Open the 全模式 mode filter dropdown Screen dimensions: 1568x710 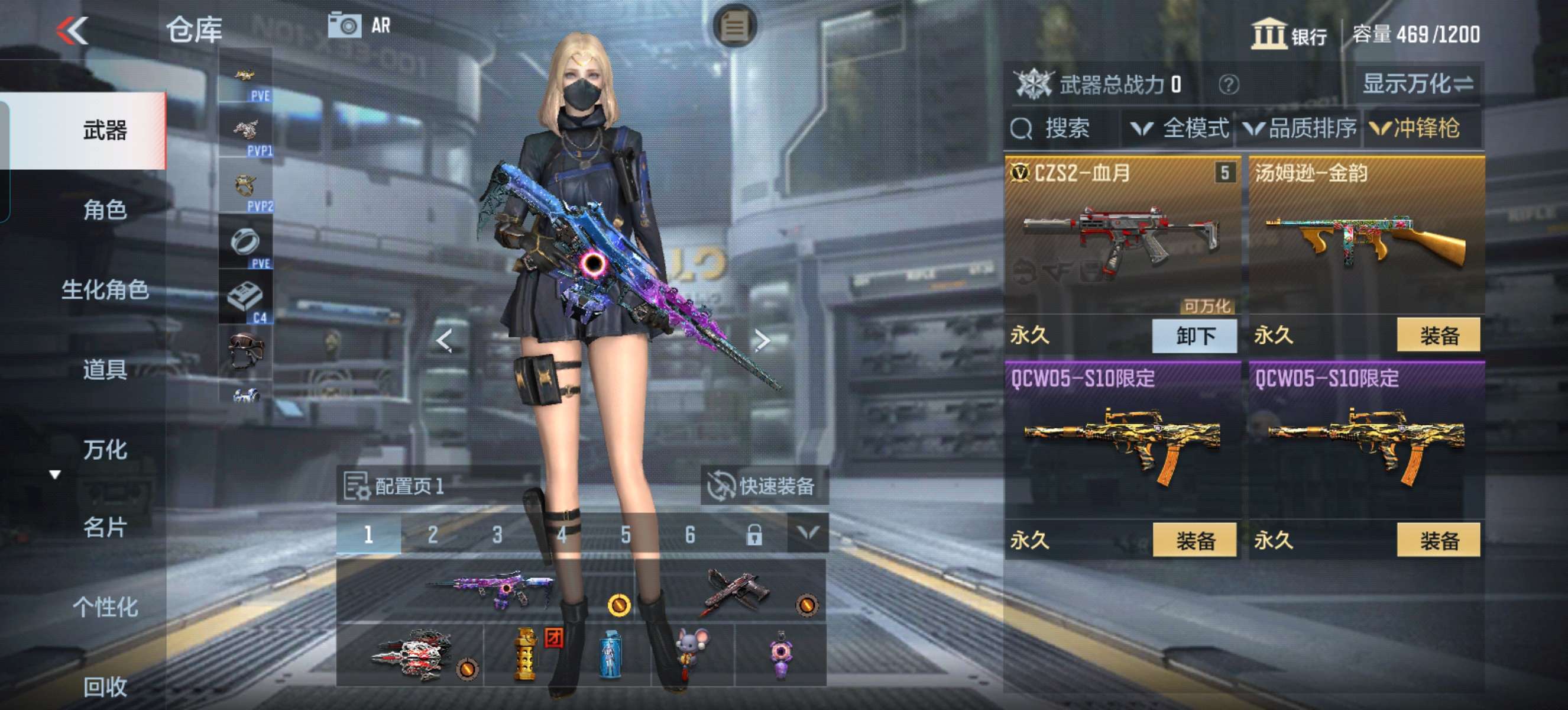(1178, 128)
